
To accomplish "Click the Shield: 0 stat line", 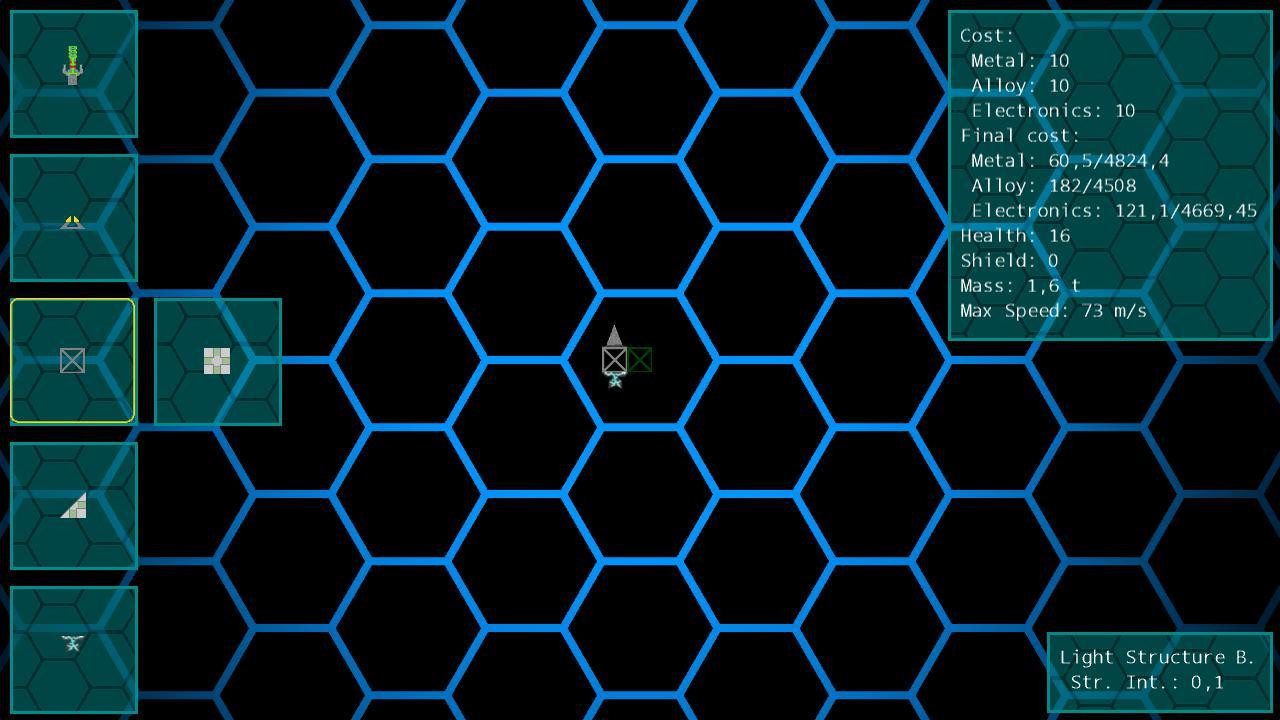I will [x=1010, y=260].
